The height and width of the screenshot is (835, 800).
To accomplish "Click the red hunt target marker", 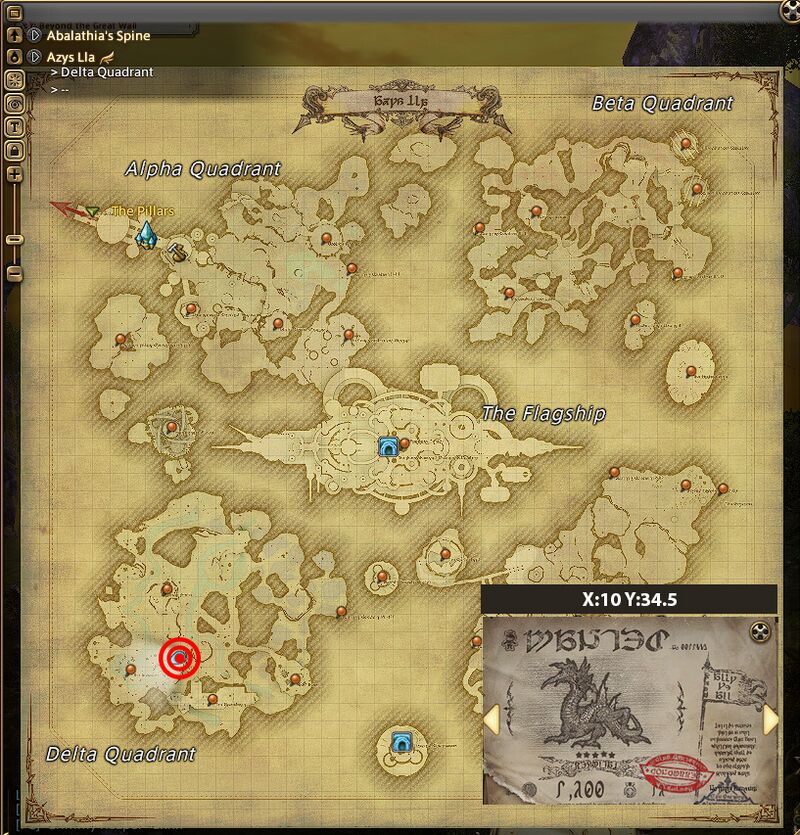I will tap(180, 658).
